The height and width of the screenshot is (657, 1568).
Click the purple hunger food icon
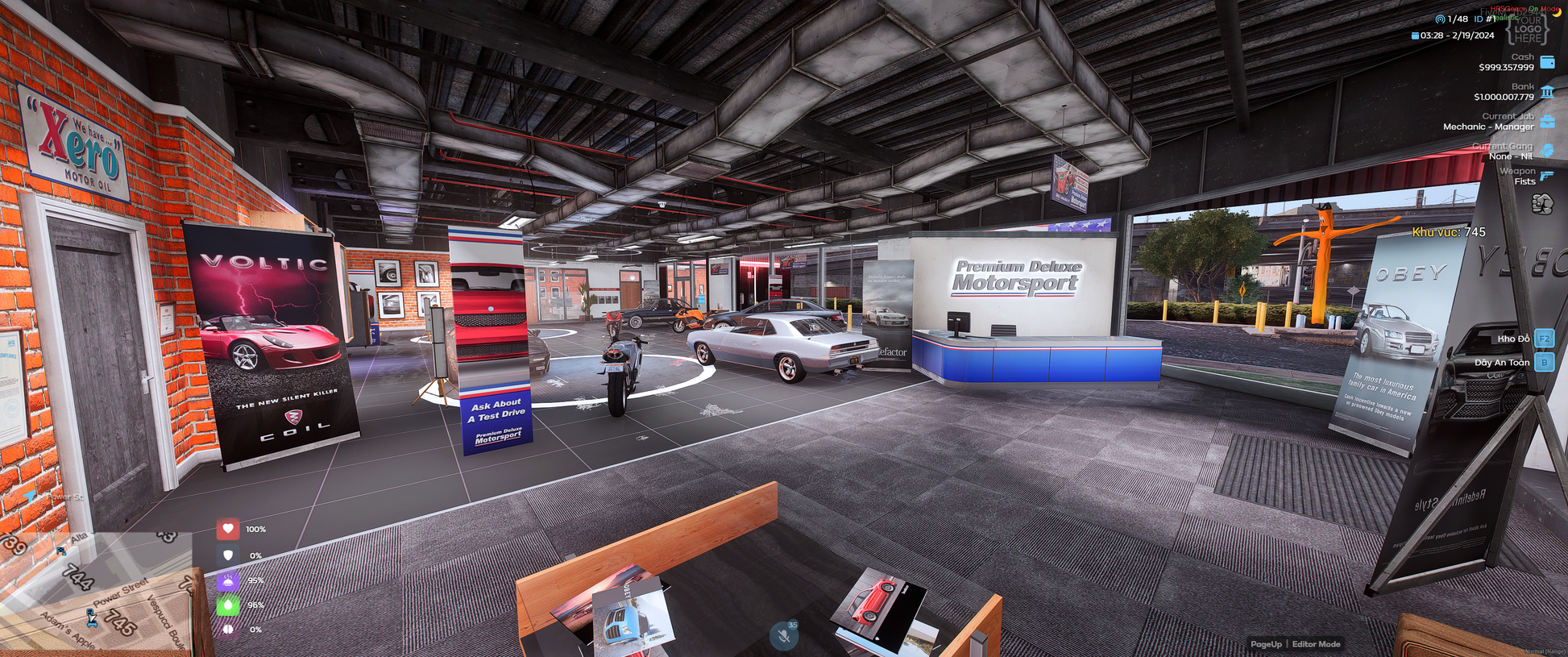[x=228, y=580]
